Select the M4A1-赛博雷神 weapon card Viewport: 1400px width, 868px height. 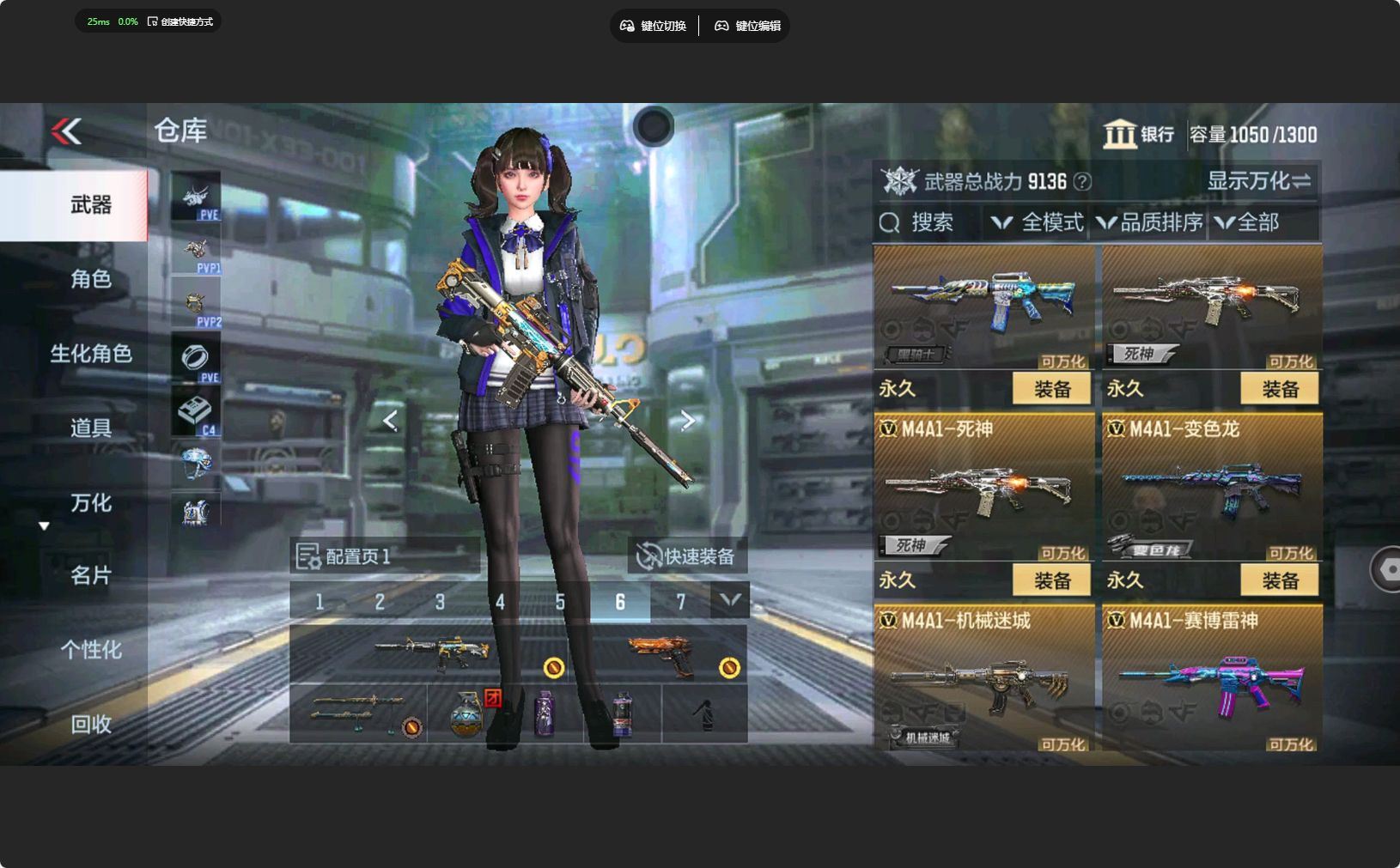1211,680
